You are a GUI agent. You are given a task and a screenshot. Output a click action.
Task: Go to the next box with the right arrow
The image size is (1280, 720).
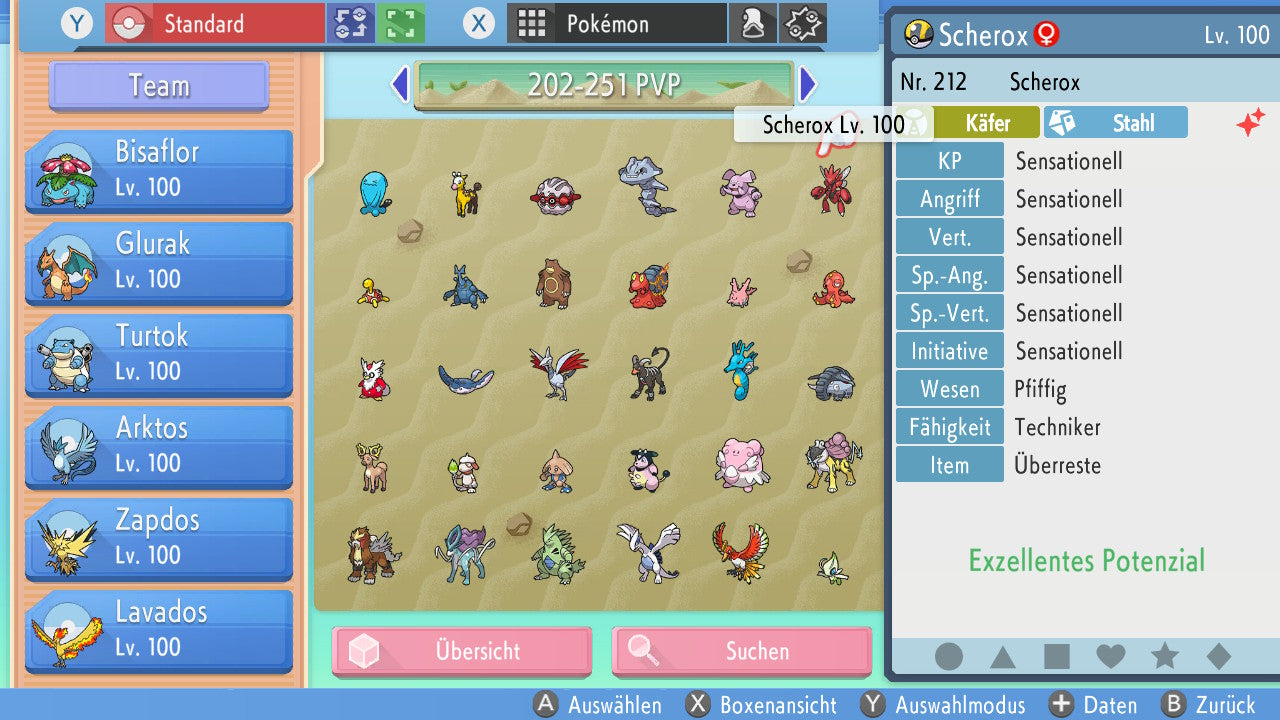[809, 85]
